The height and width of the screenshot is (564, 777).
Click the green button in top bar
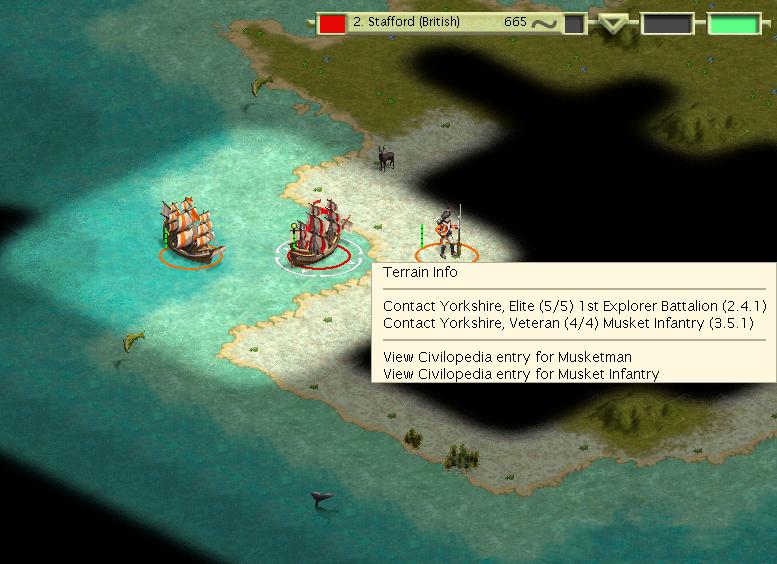(x=734, y=23)
